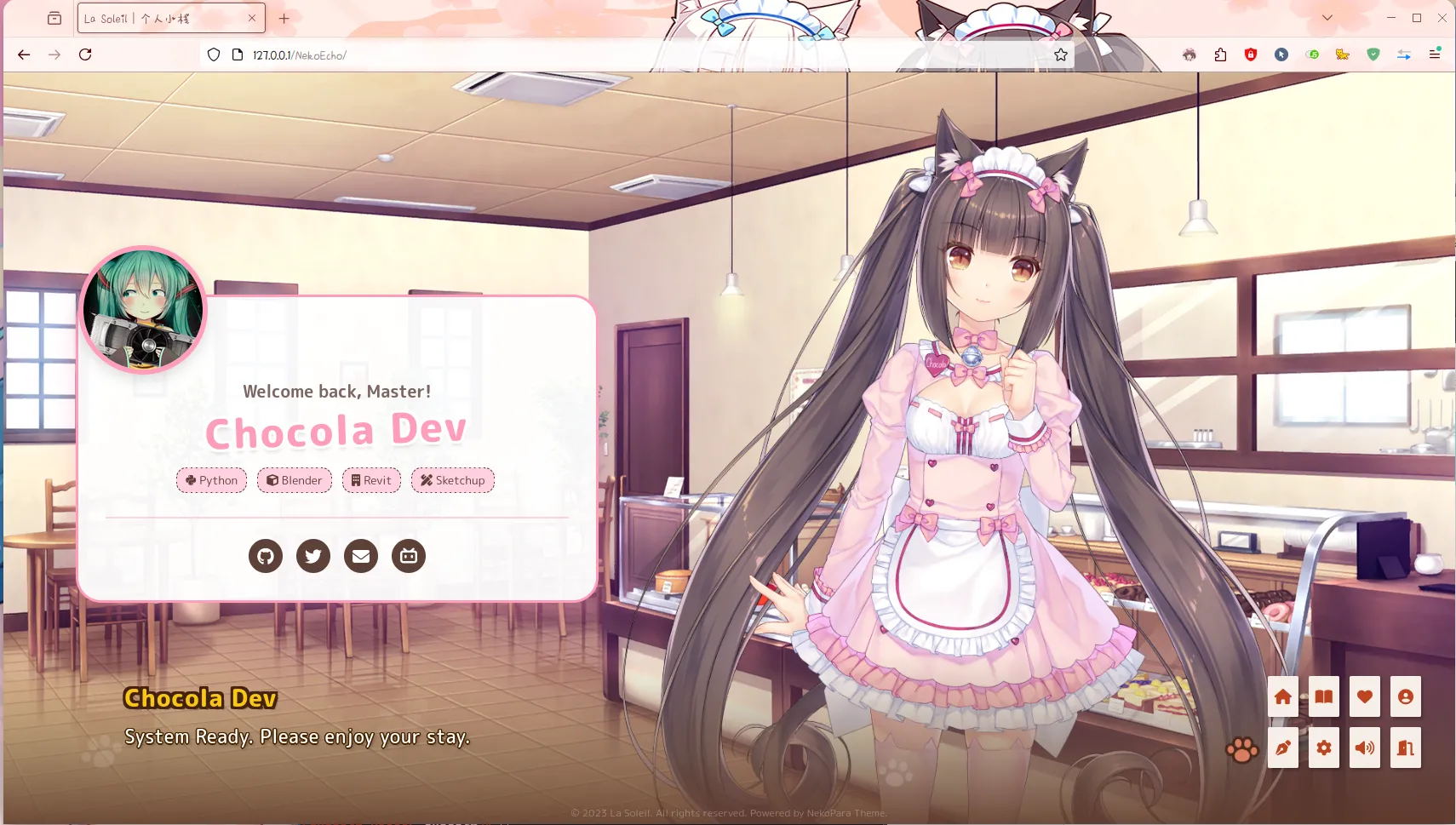Click the Python skill tag
The height and width of the screenshot is (825, 1456).
(211, 480)
